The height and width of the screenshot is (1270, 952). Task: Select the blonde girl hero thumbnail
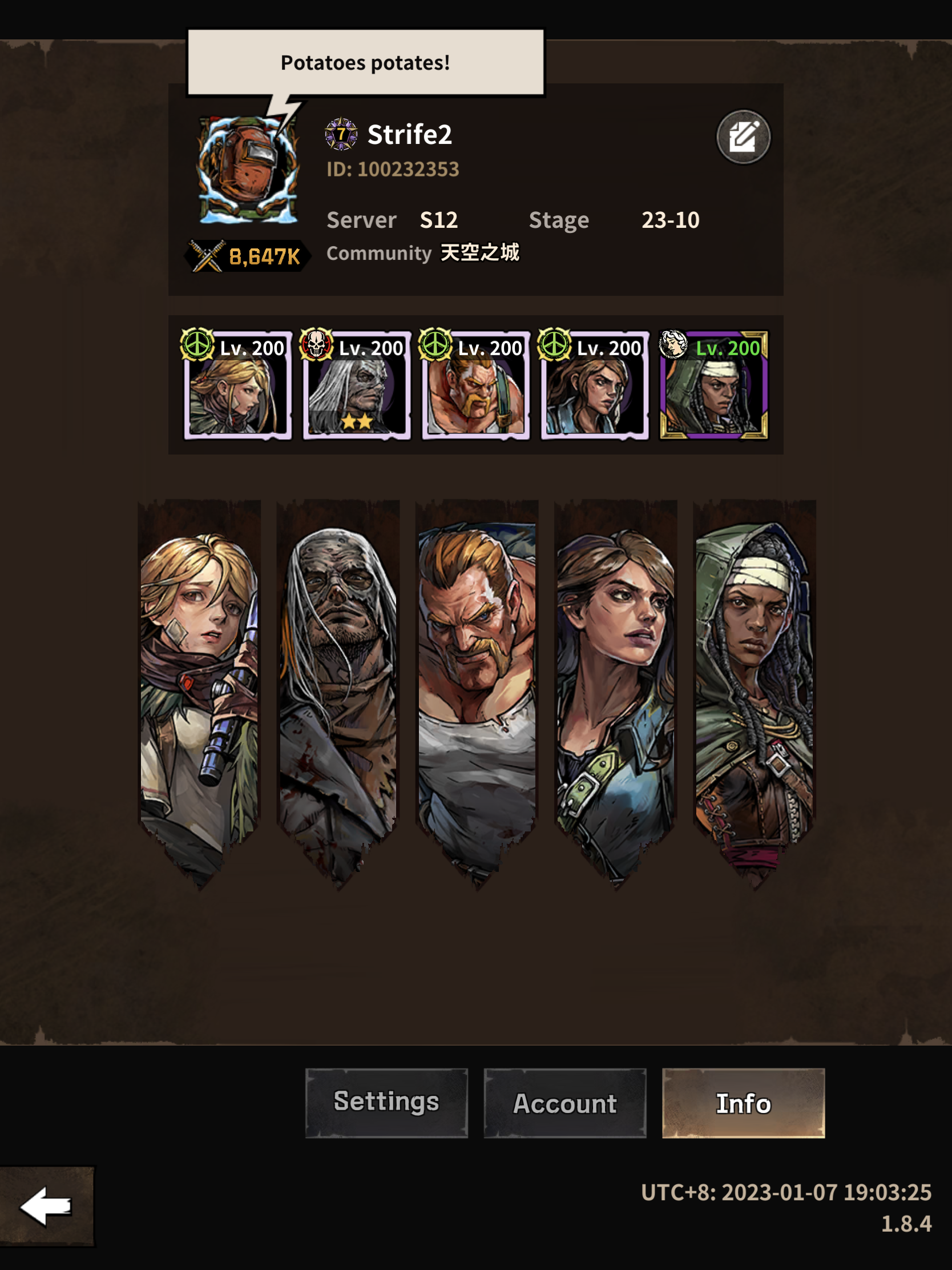point(237,386)
